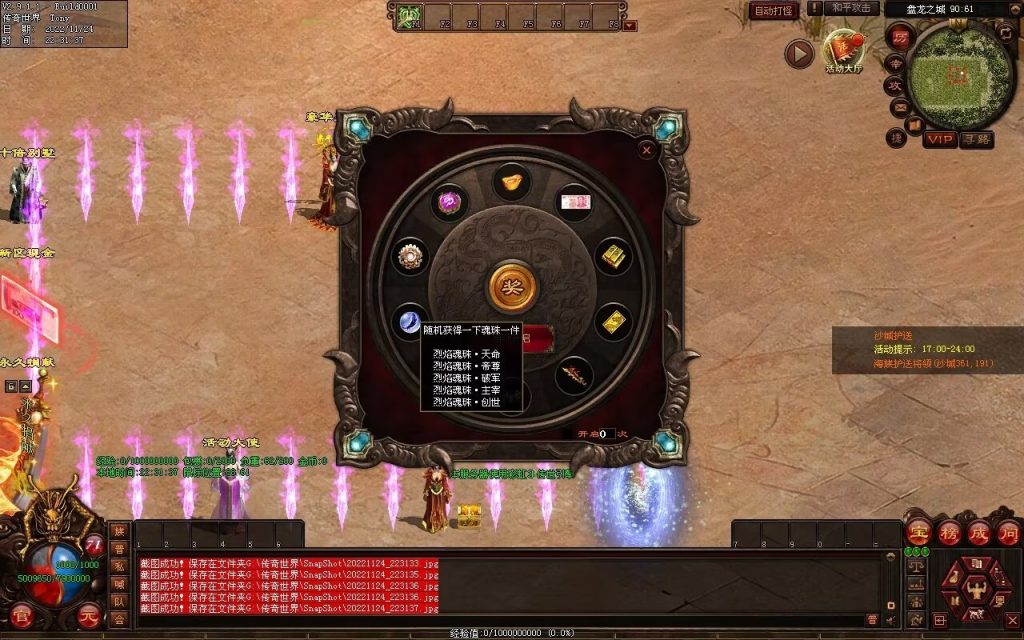The image size is (1024, 640).
Task: Open the 宝 treasure shop button
Action: [x=919, y=531]
